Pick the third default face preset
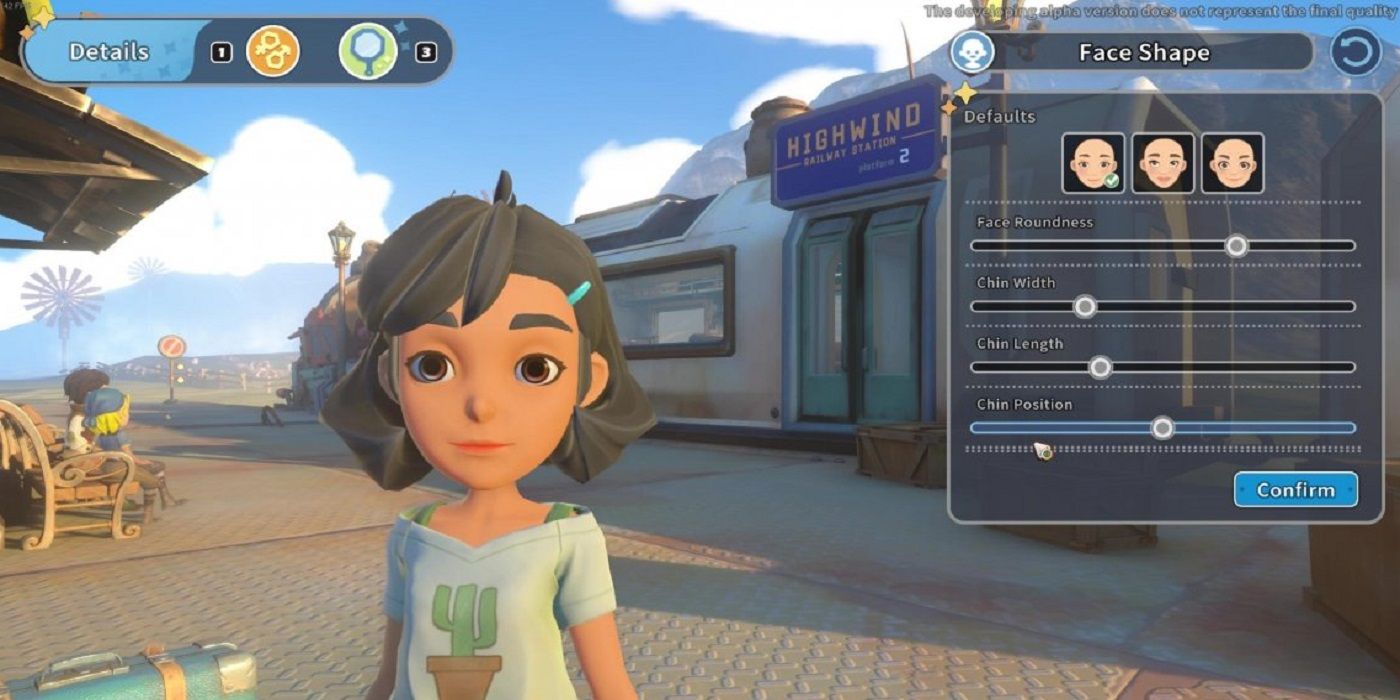1400x700 pixels. pos(1232,163)
